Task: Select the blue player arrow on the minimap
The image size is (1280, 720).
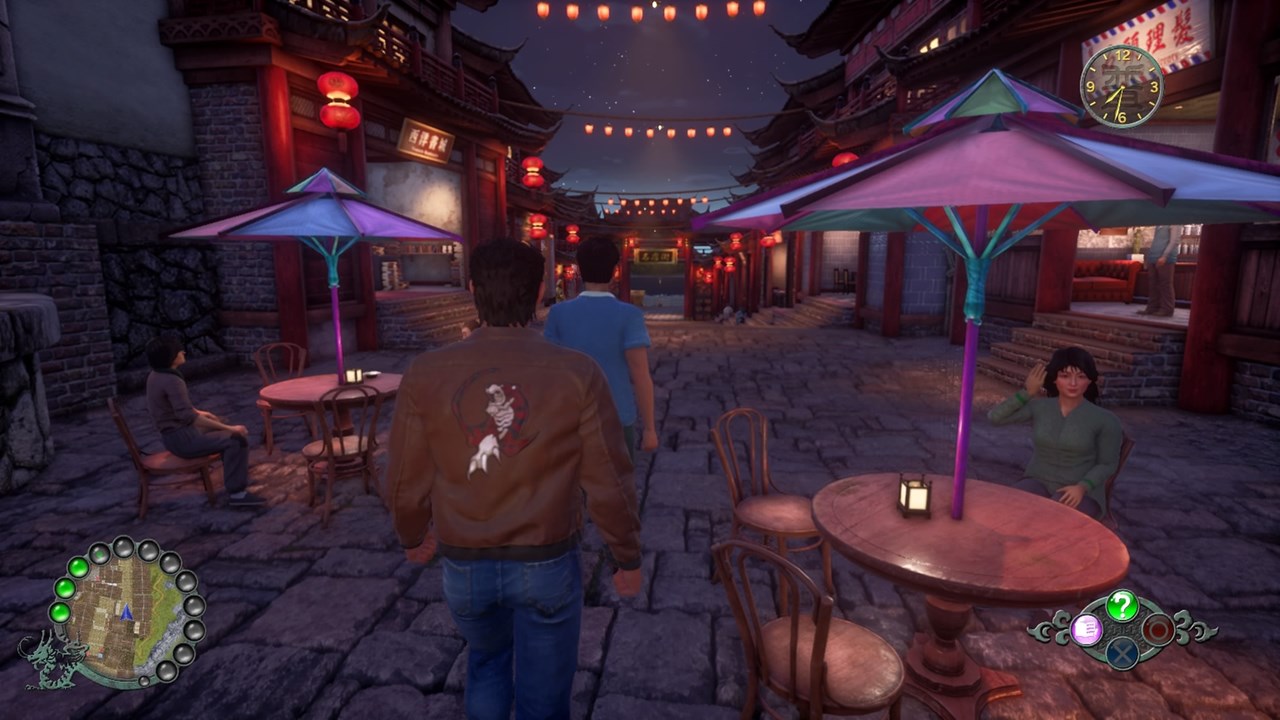Action: (x=126, y=610)
